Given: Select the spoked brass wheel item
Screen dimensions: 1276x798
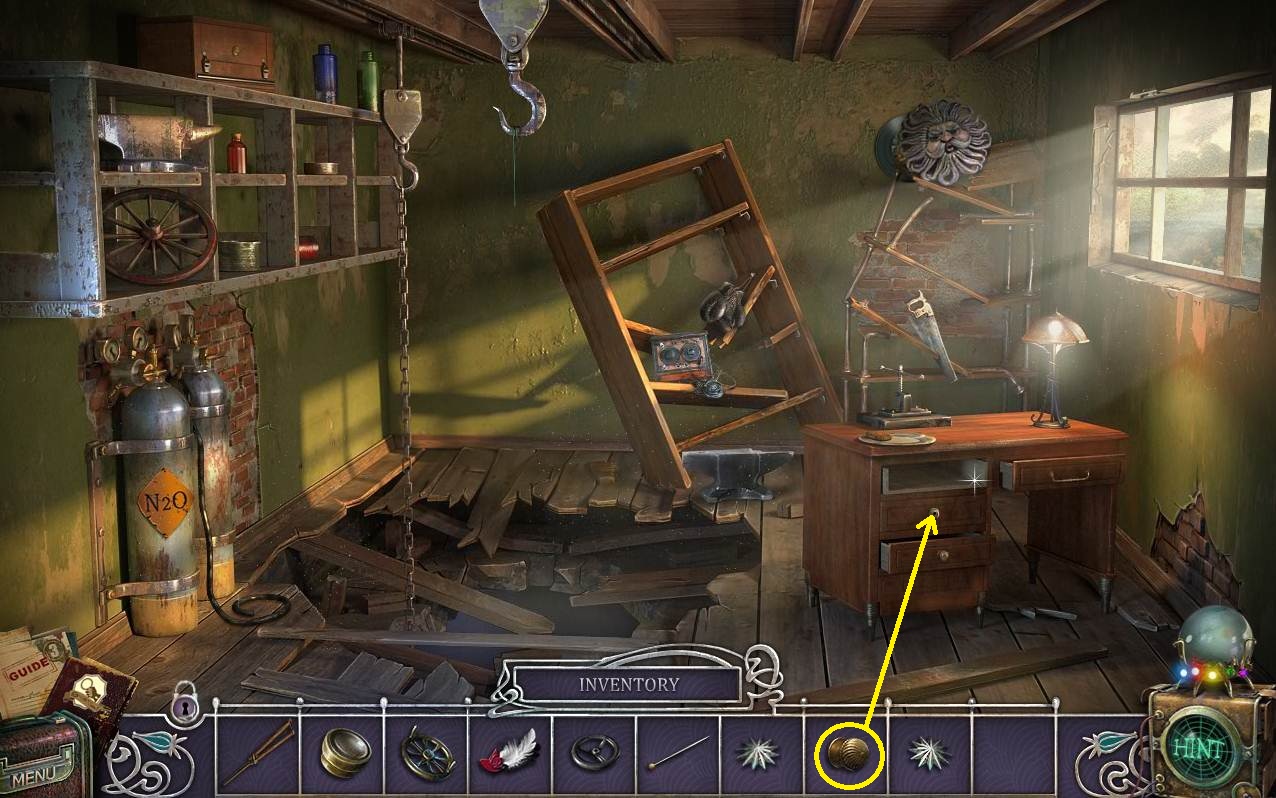Looking at the screenshot, I should [427, 752].
